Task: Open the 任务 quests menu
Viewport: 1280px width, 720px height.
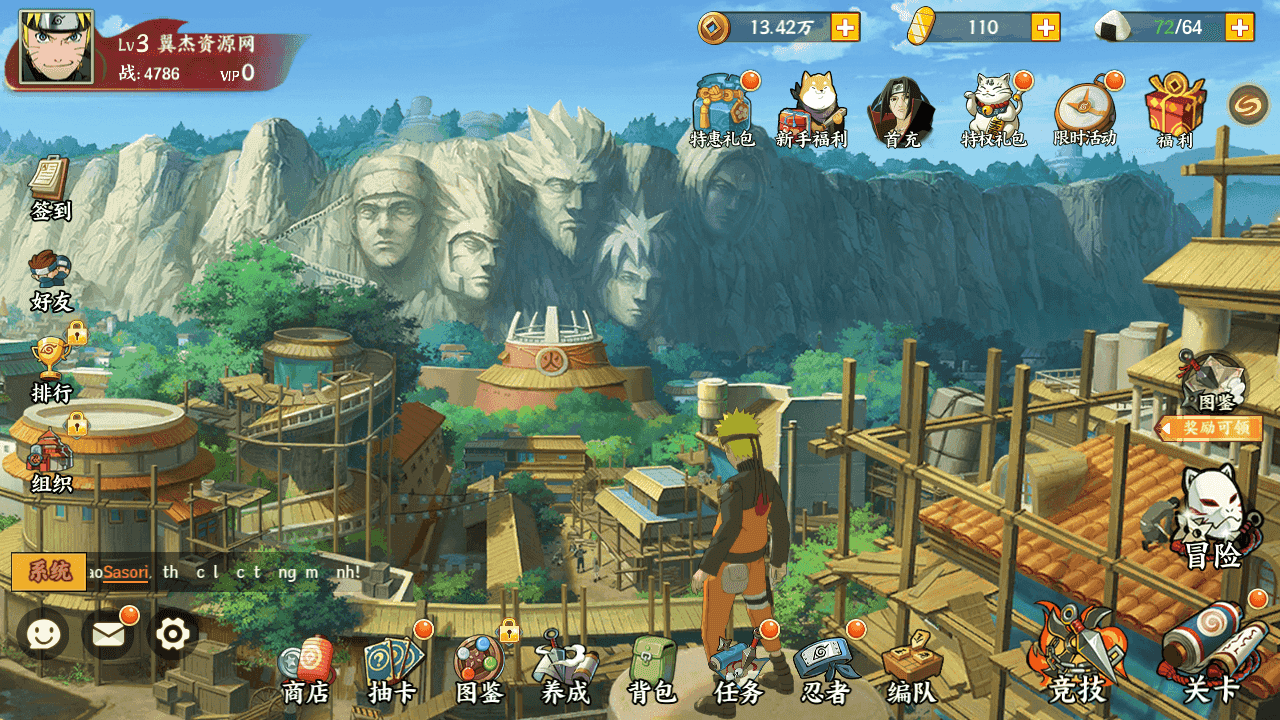Action: pyautogui.click(x=740, y=668)
